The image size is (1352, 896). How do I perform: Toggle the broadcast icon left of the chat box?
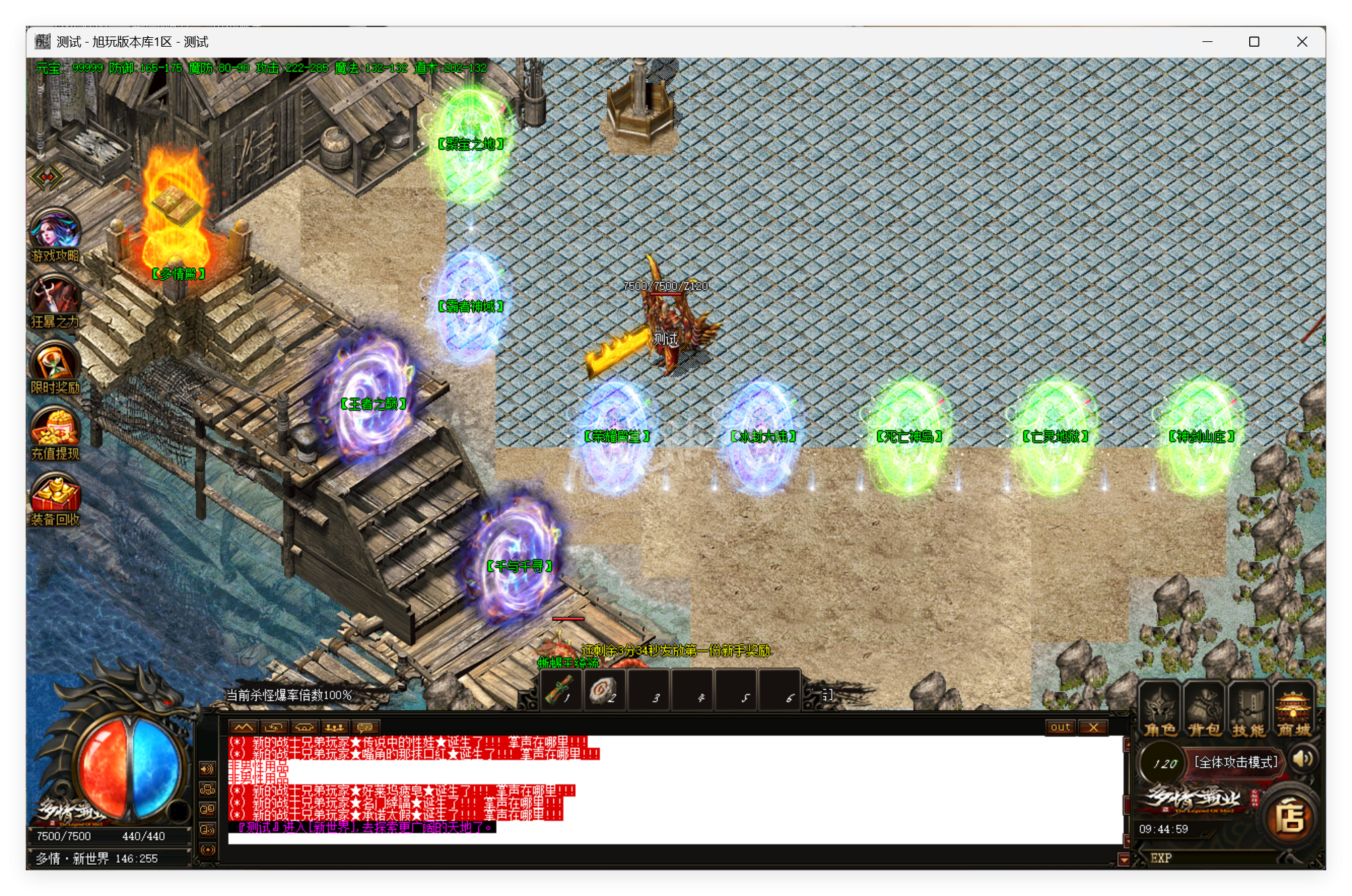pyautogui.click(x=206, y=850)
